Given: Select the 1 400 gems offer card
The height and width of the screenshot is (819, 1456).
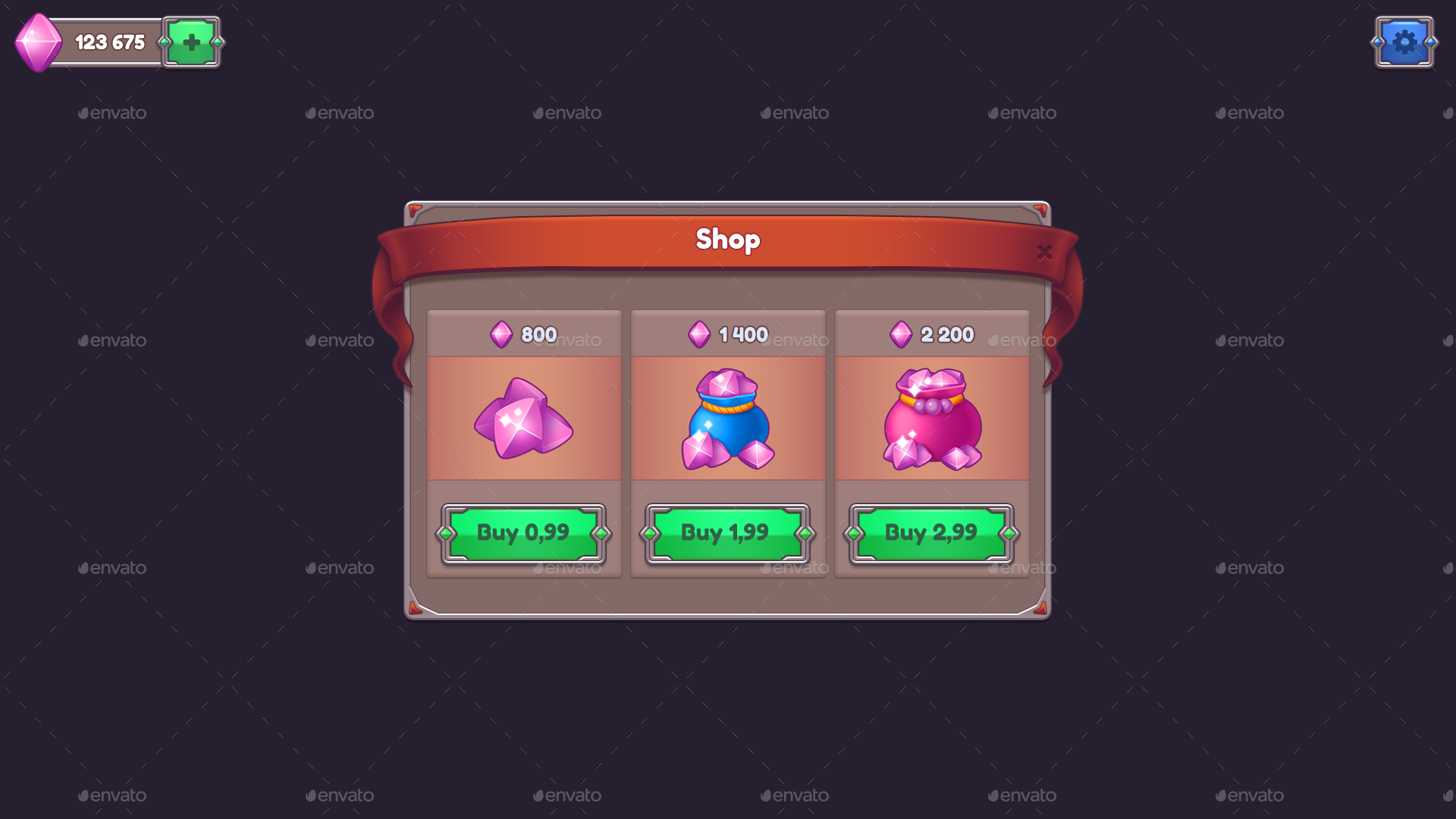Looking at the screenshot, I should 728,444.
